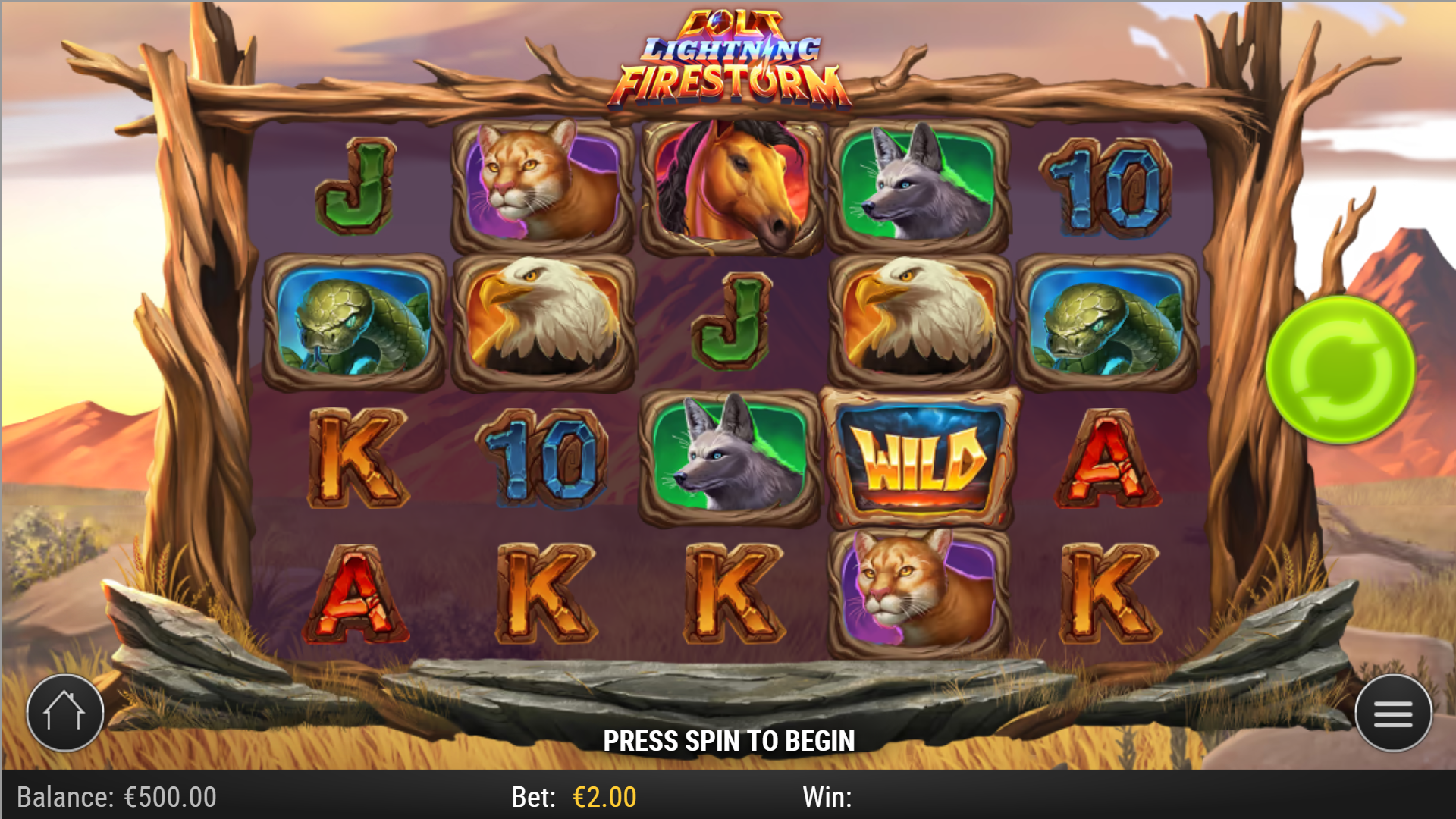This screenshot has width=1456, height=819.
Task: Click the bet amount of €2.00
Action: pyautogui.click(x=603, y=797)
